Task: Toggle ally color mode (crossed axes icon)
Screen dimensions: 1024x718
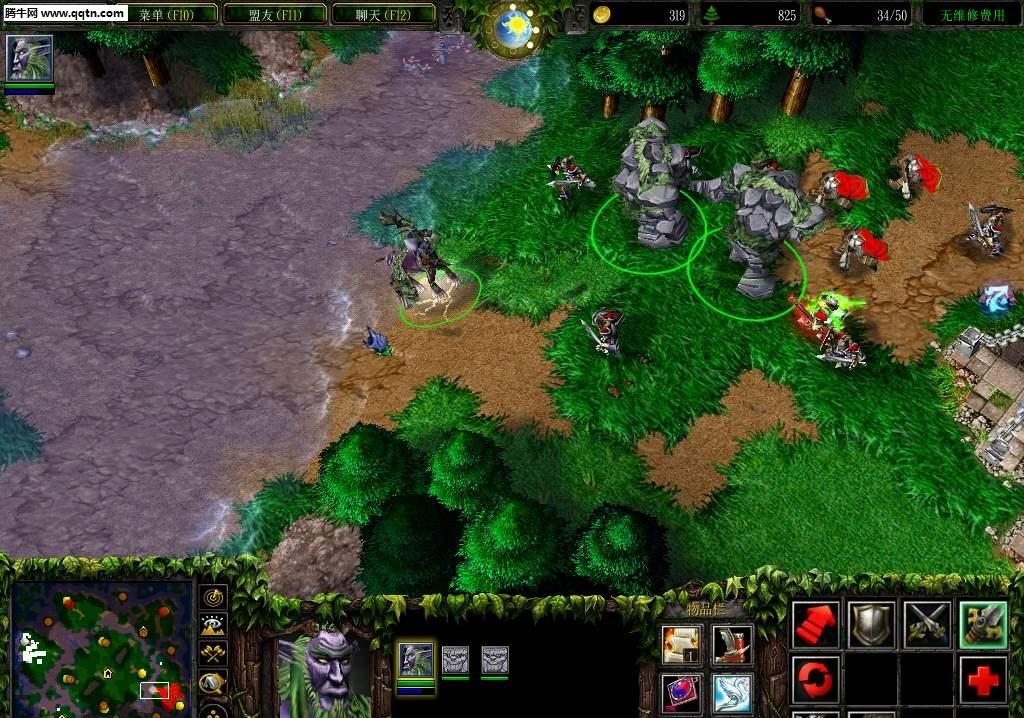Action: [214, 654]
